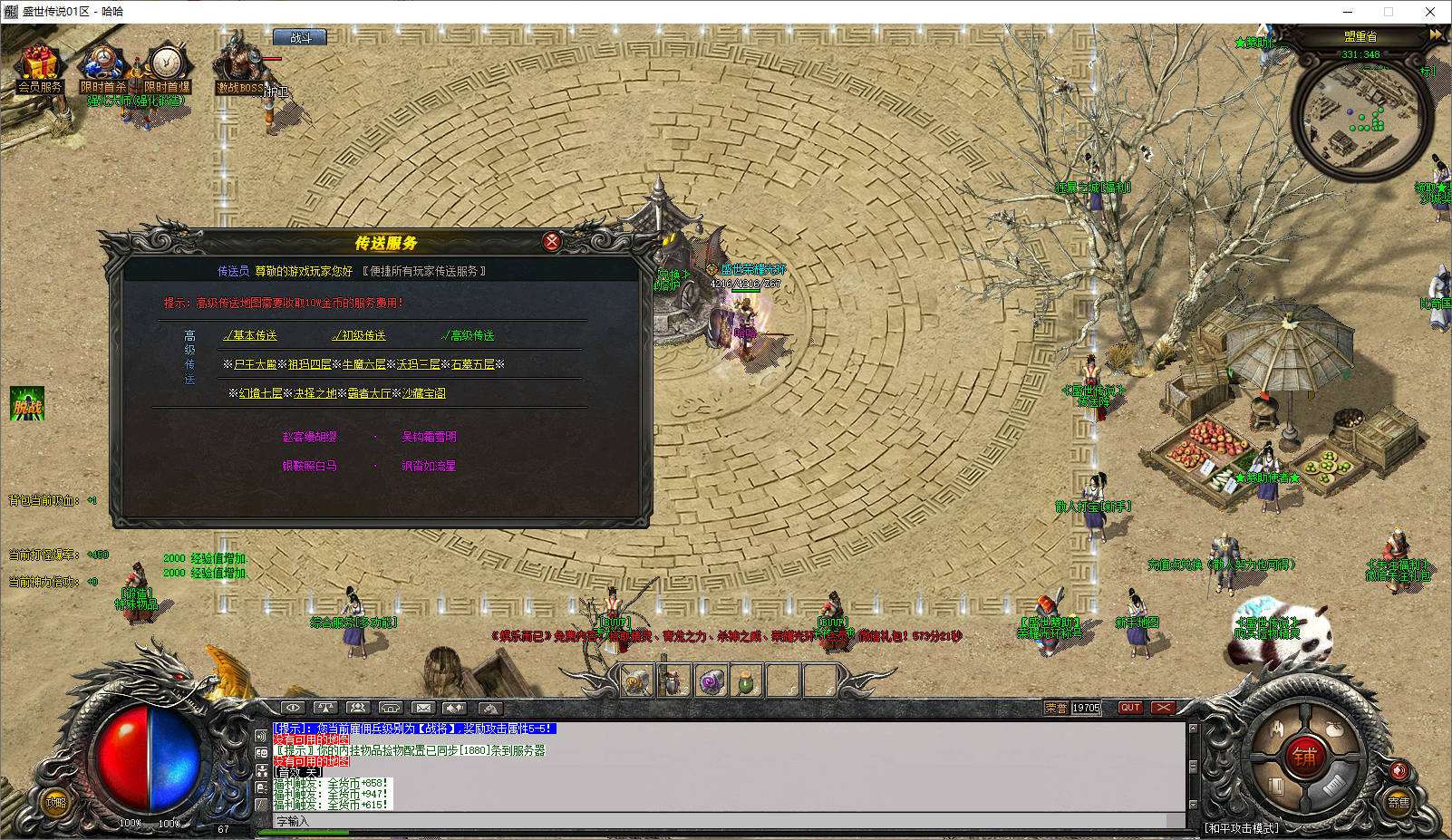Select the 沙藏宝阁 teleport link
Viewport: 1452px width, 840px height.
(x=424, y=393)
